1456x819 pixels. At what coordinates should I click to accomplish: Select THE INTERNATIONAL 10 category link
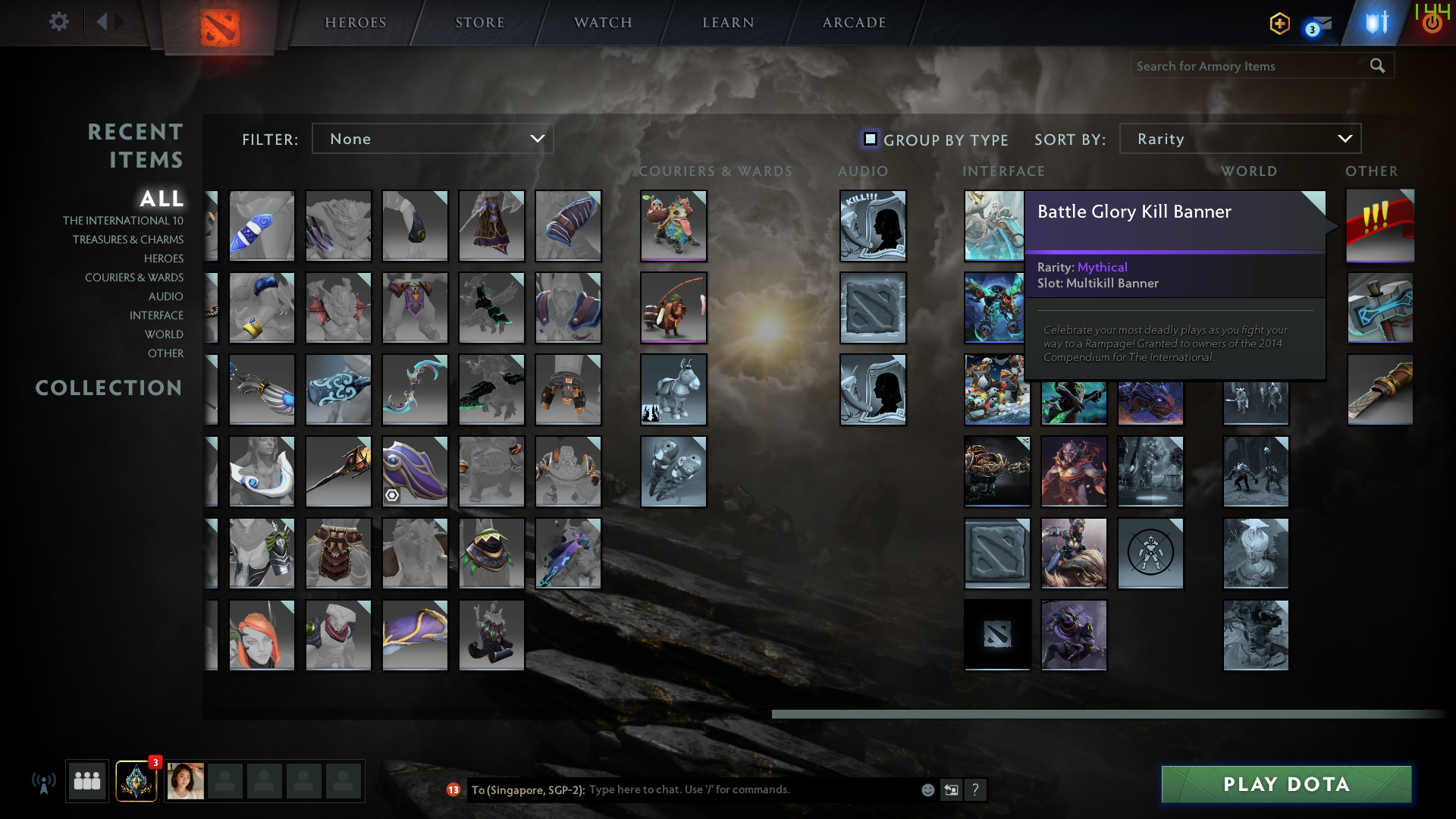point(124,220)
